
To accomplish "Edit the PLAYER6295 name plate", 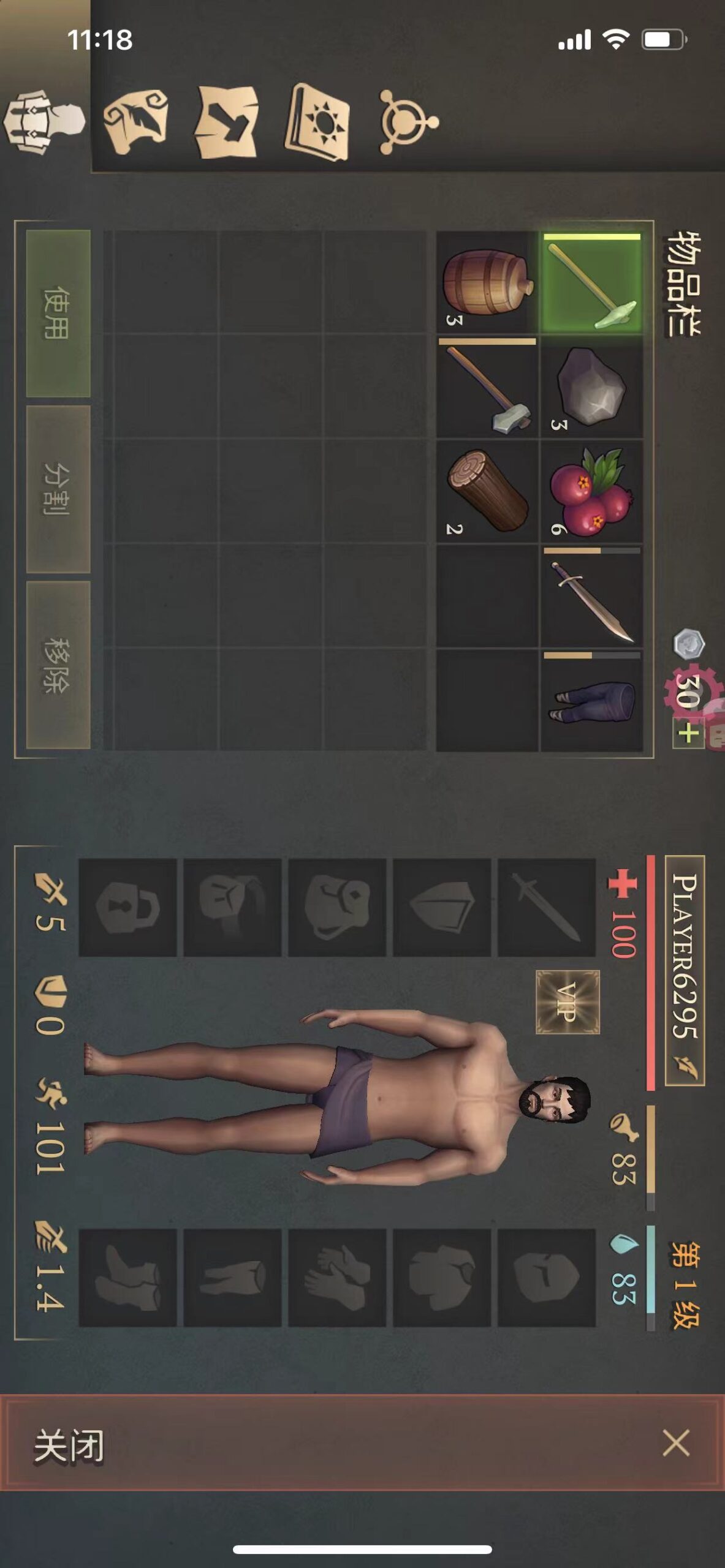I will pos(685,970).
